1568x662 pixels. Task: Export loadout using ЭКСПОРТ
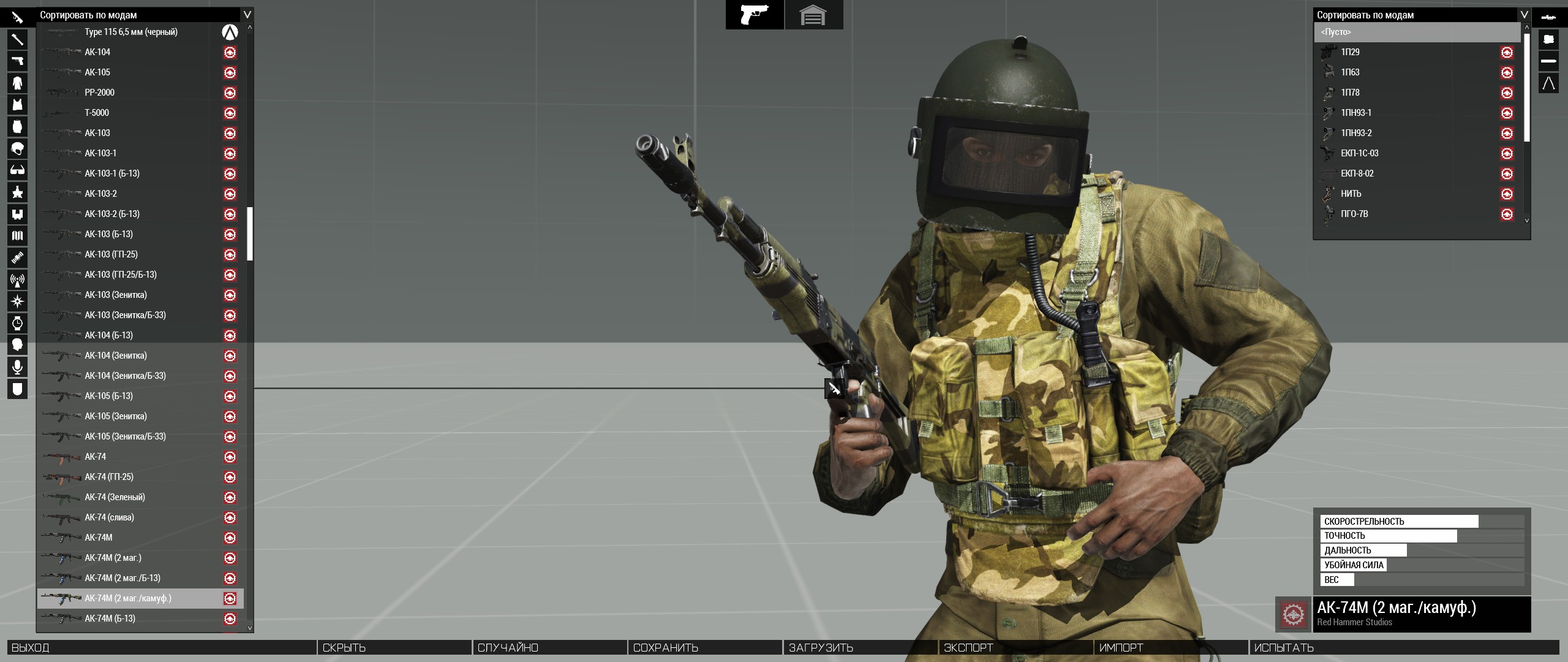968,648
